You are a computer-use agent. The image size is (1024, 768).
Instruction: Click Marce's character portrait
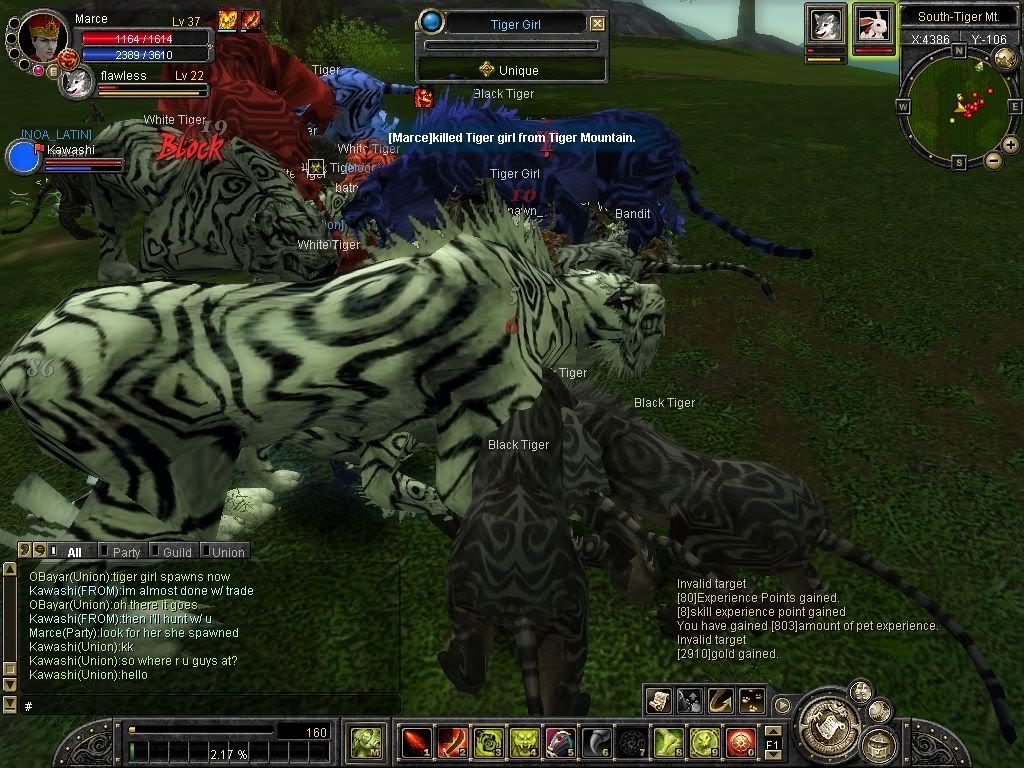pos(43,35)
